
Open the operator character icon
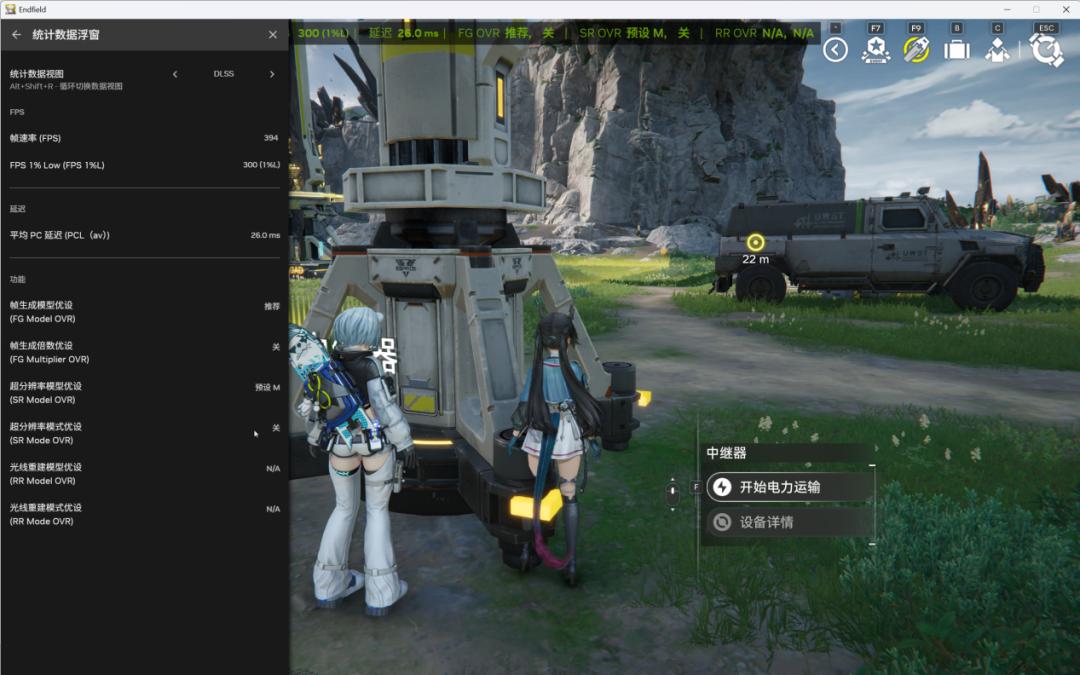click(997, 50)
